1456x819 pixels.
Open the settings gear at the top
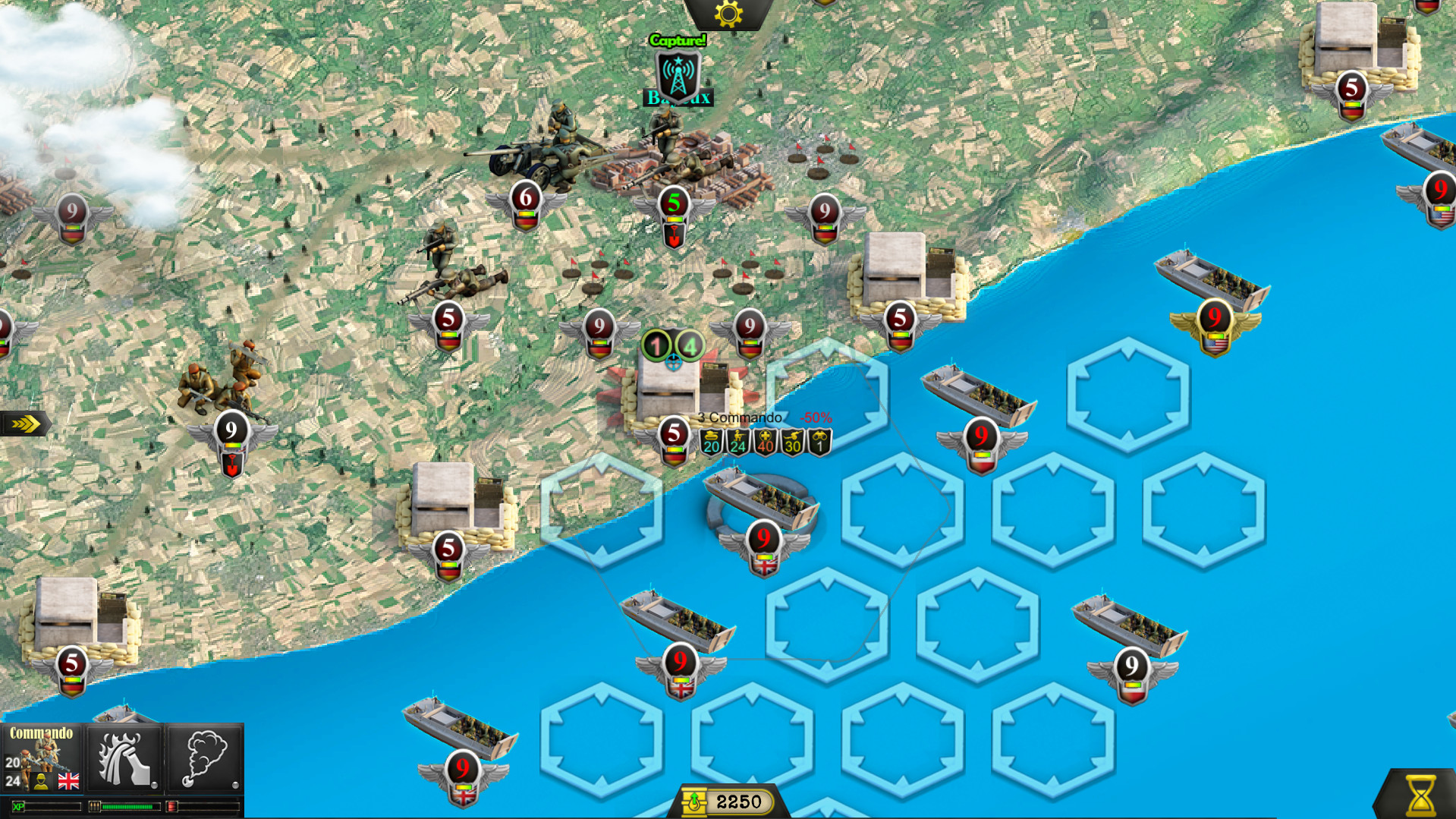[x=728, y=13]
